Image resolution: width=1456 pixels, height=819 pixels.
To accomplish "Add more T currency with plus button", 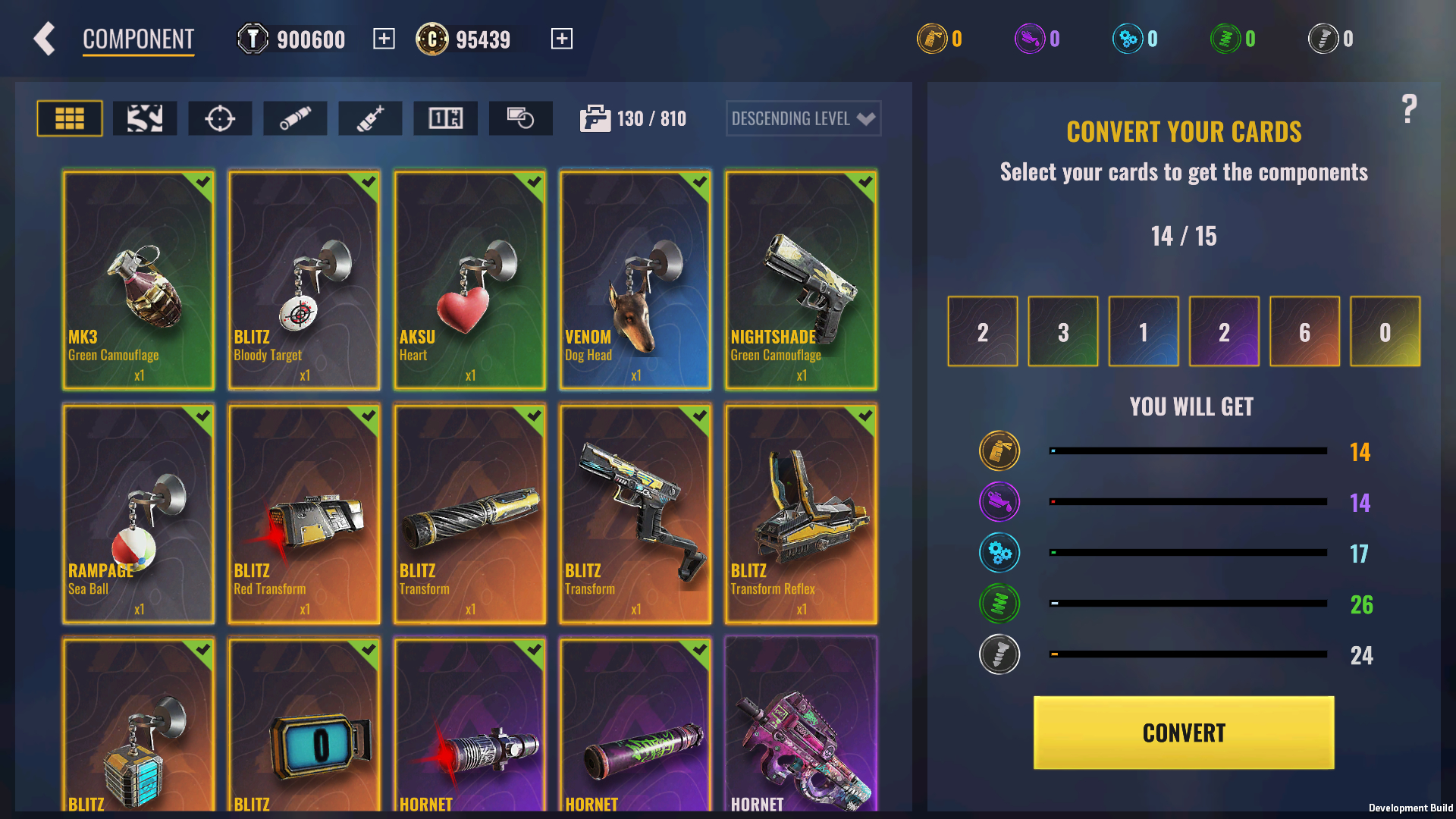I will (x=384, y=39).
